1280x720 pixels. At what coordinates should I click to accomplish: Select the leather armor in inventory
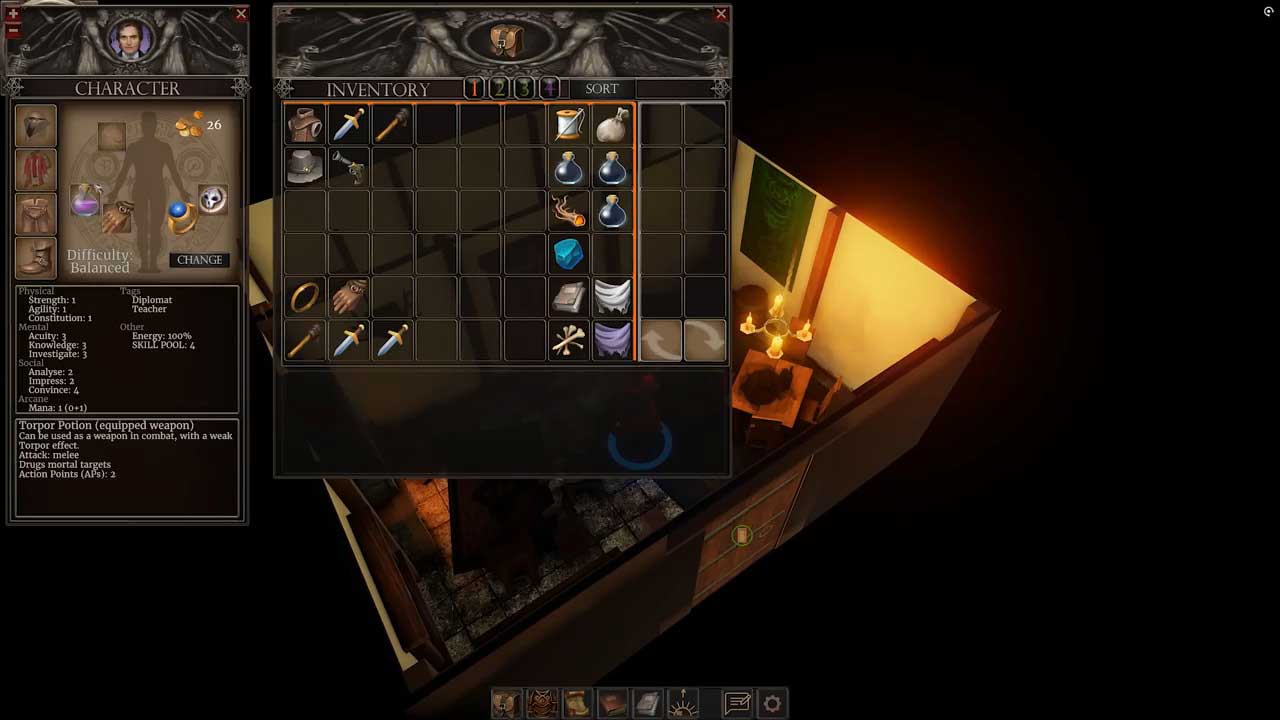pyautogui.click(x=305, y=125)
